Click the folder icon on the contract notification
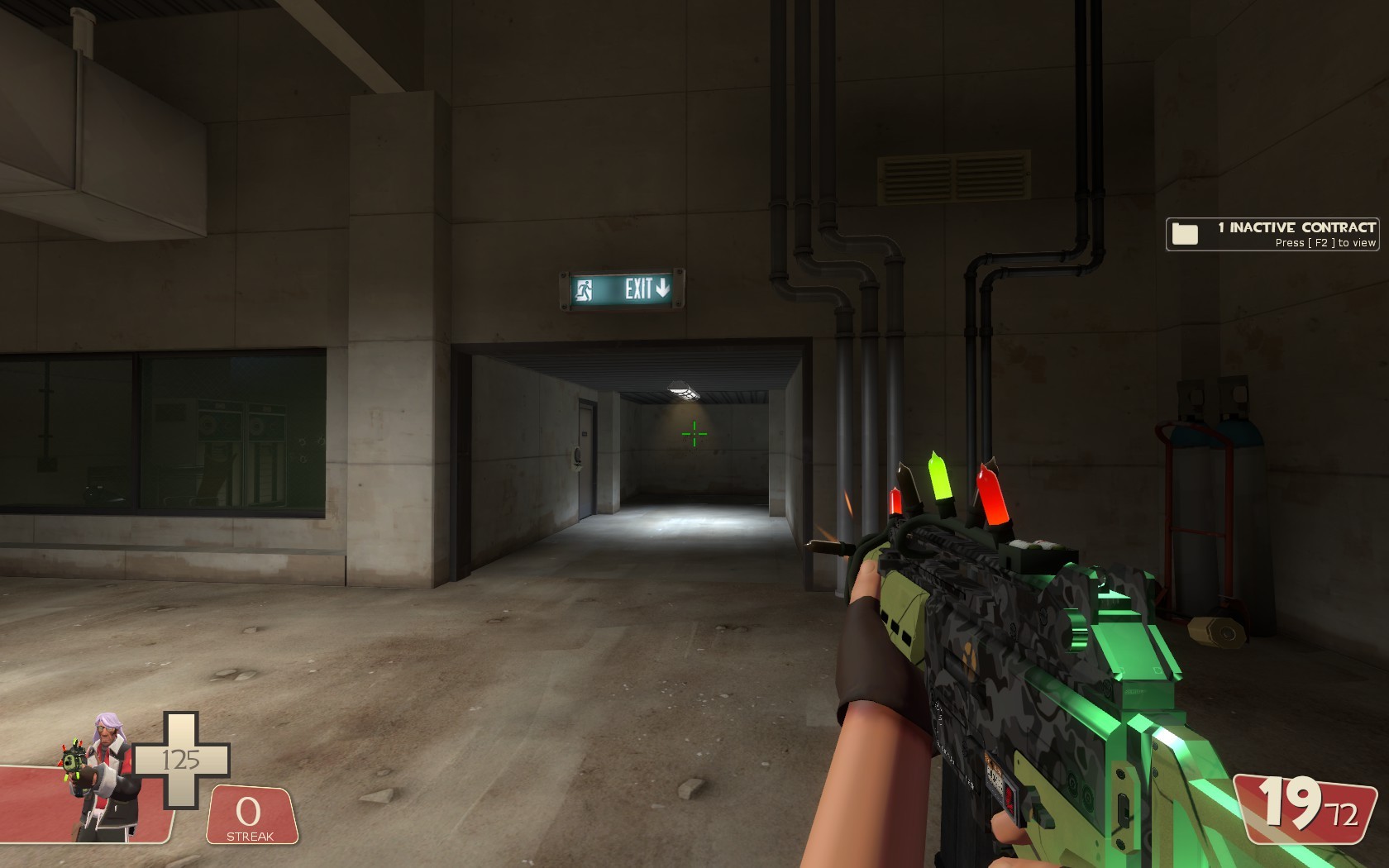The image size is (1389, 868). [1186, 233]
